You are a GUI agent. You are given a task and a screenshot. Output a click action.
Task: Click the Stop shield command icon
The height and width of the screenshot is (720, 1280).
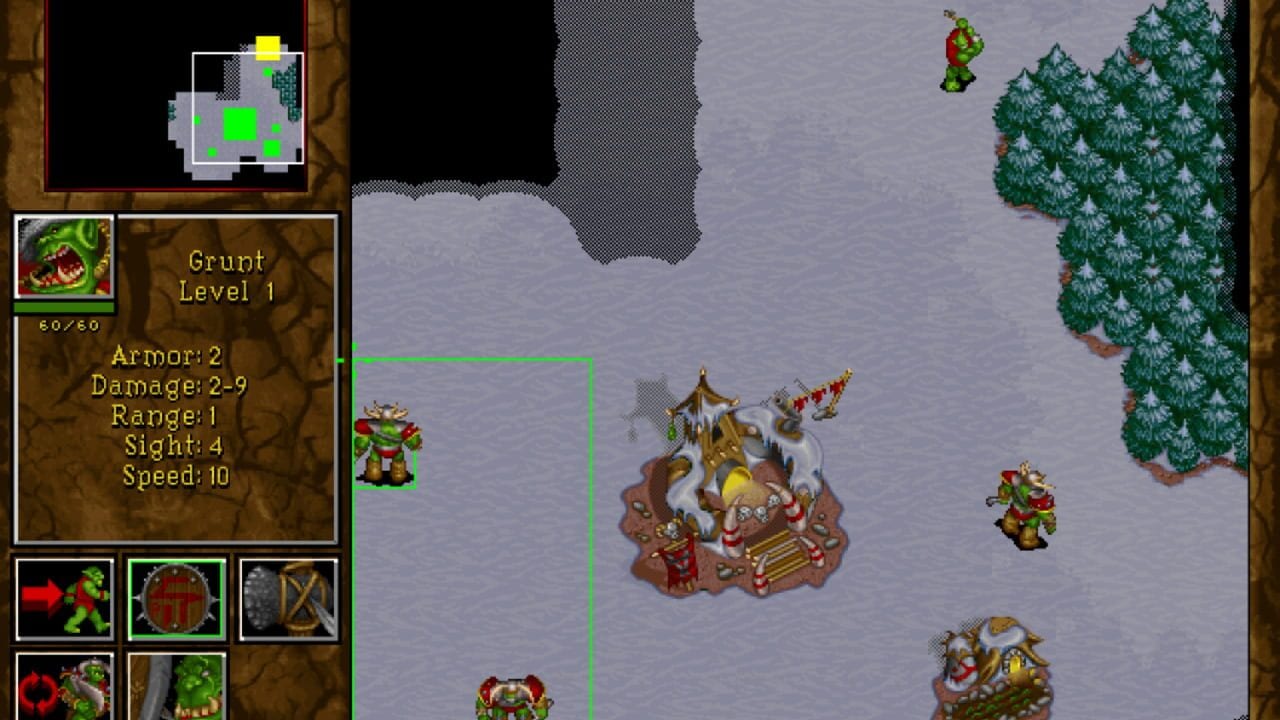[177, 597]
